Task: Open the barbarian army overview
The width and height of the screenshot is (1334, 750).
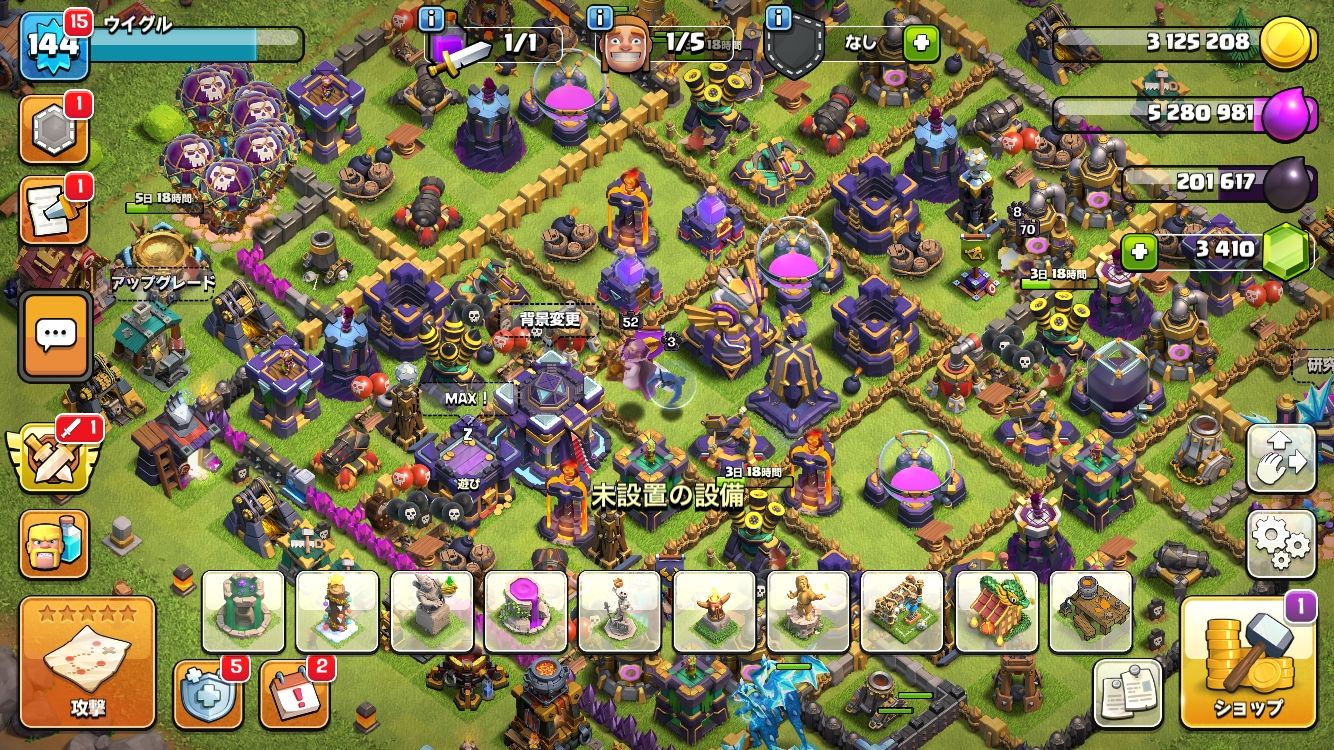Action: [55, 543]
